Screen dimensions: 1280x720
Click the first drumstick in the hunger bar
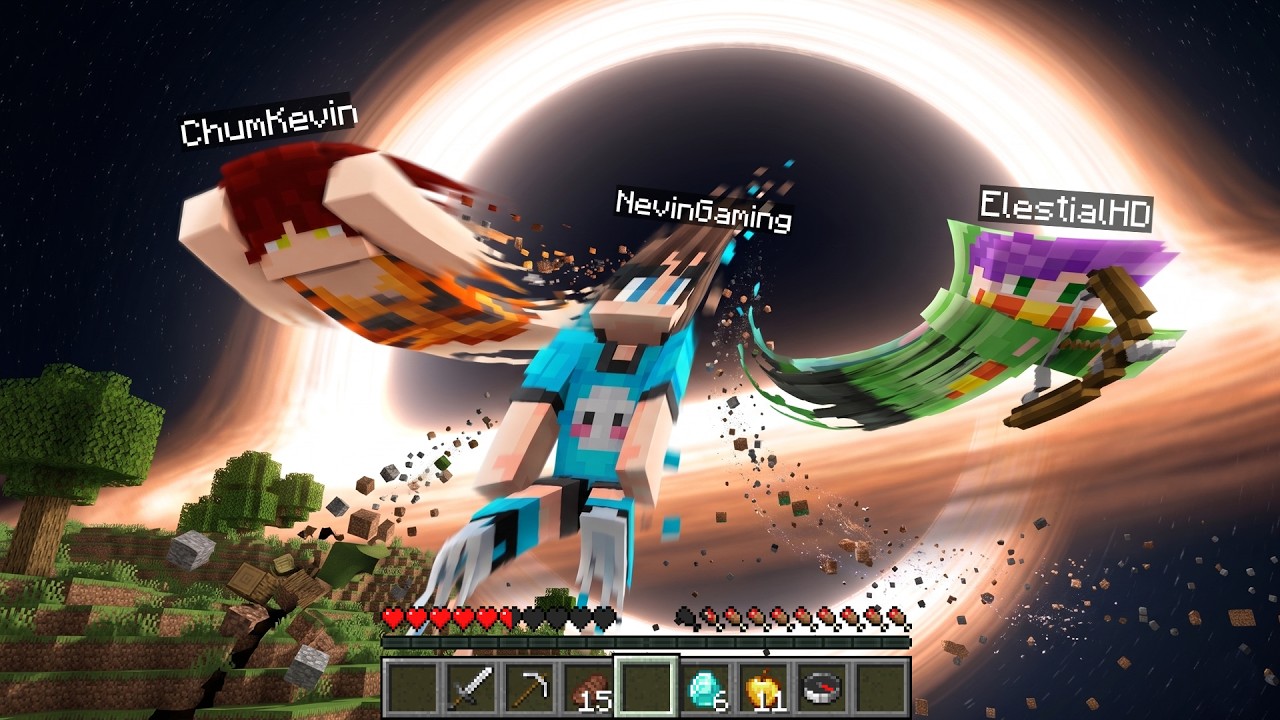683,618
